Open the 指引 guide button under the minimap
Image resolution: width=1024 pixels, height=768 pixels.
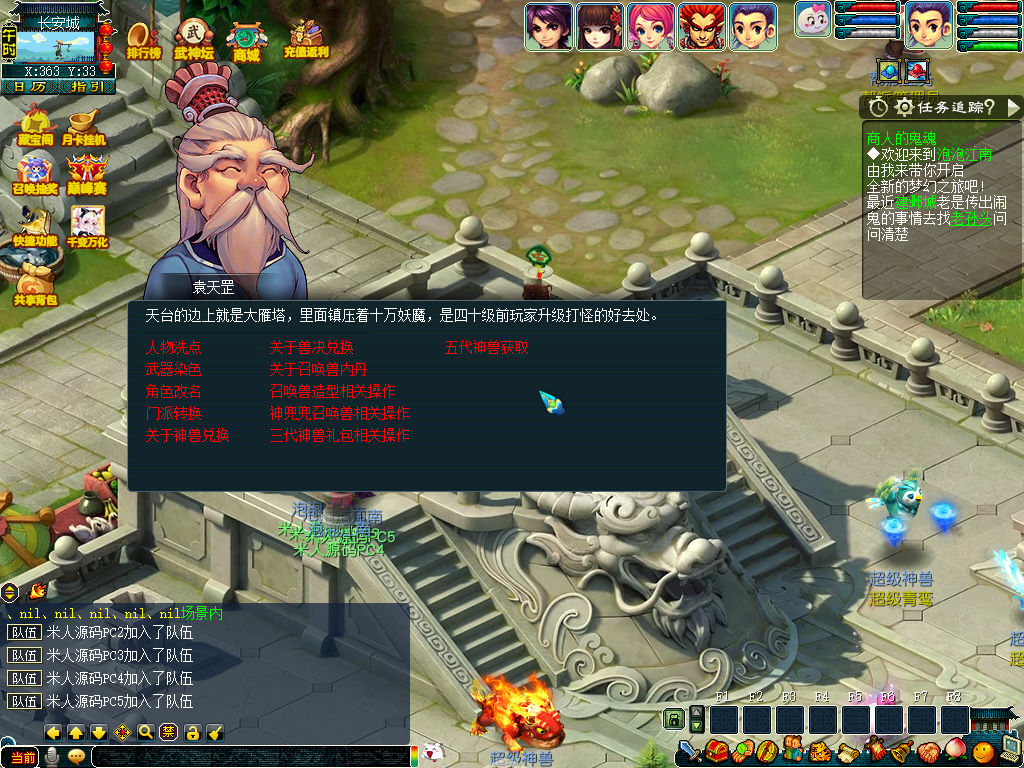[87, 87]
